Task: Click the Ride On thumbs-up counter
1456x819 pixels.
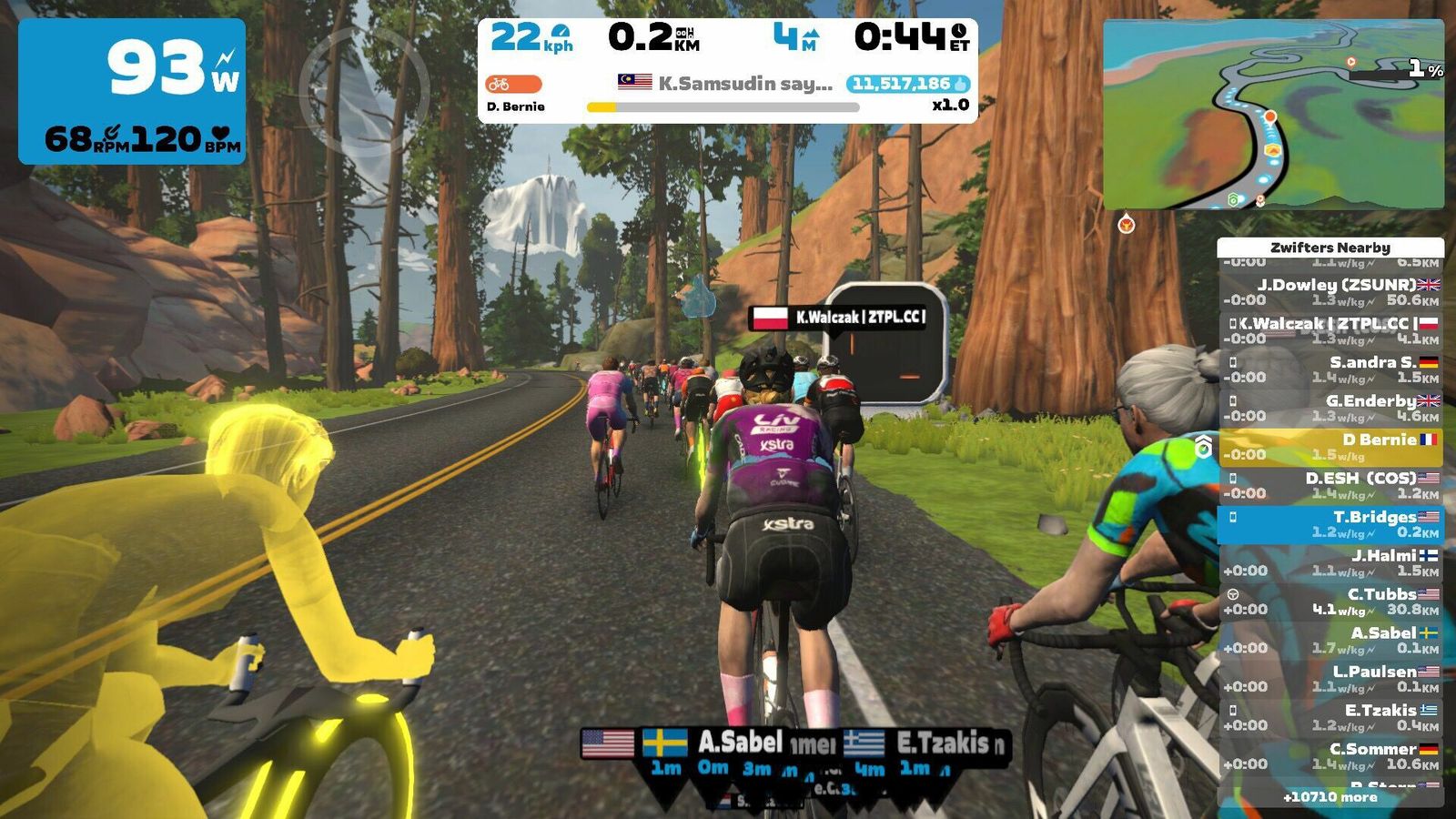Action: click(907, 84)
